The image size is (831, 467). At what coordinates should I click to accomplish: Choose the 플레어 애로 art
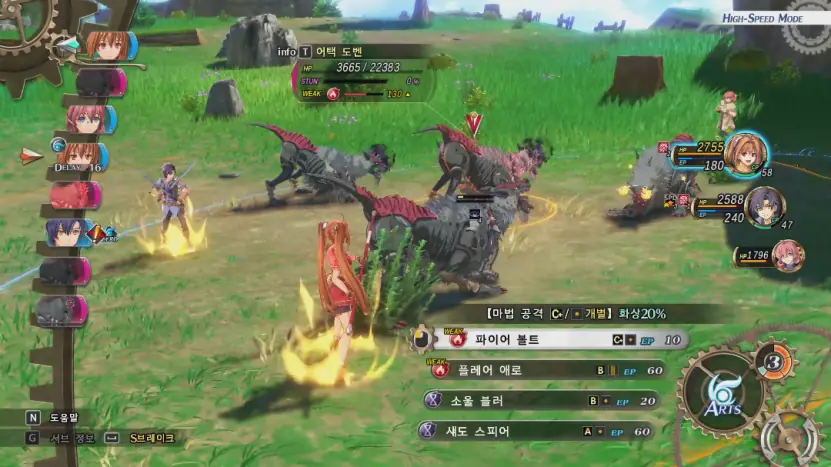click(540, 370)
